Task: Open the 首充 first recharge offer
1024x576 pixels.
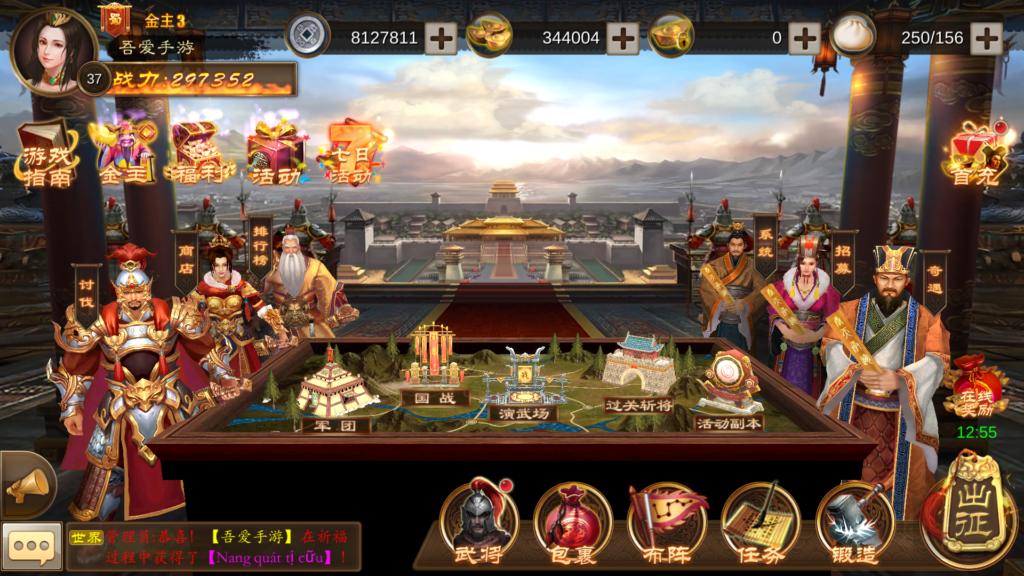Action: tap(976, 155)
